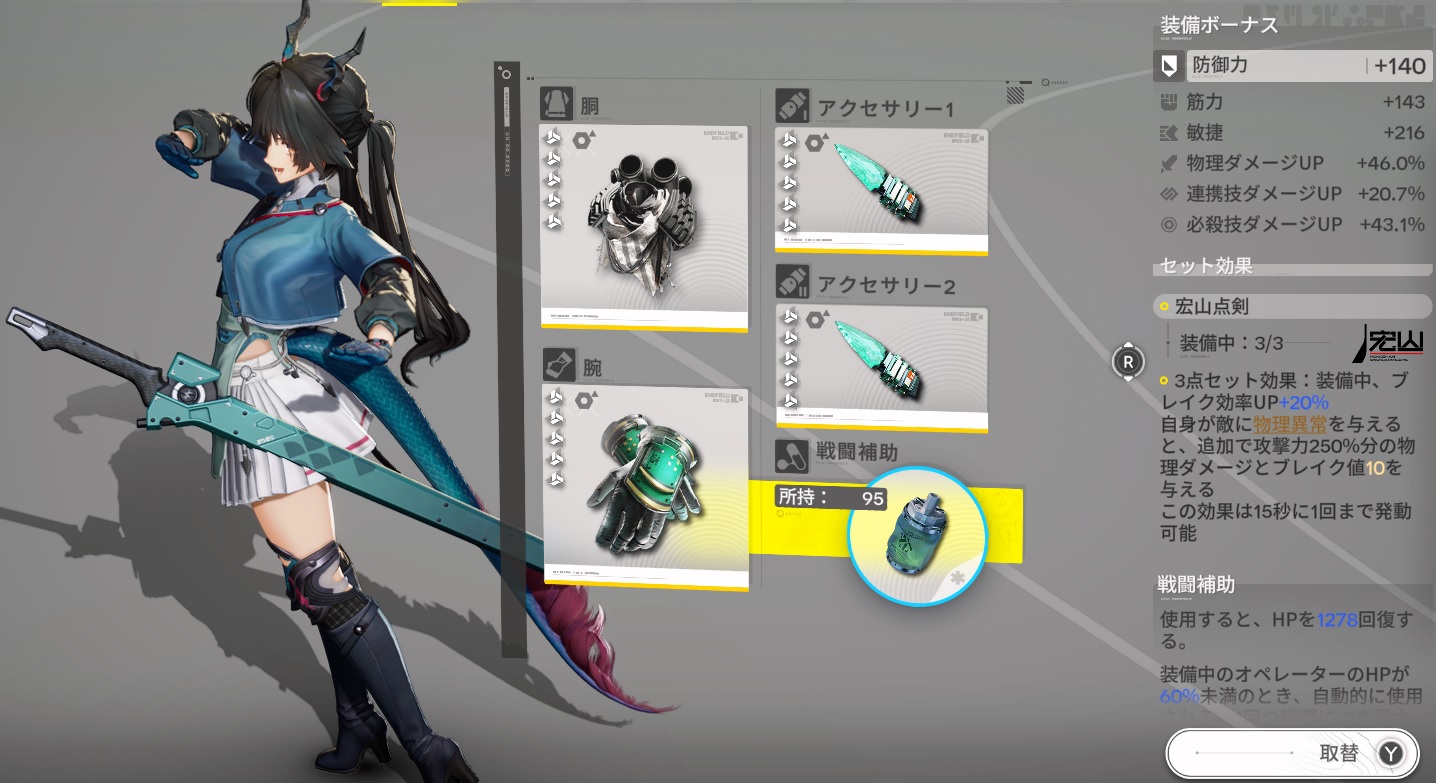Select the 宏山点剣 set effect entry
Viewport: 1436px width, 783px height.
(x=1292, y=306)
